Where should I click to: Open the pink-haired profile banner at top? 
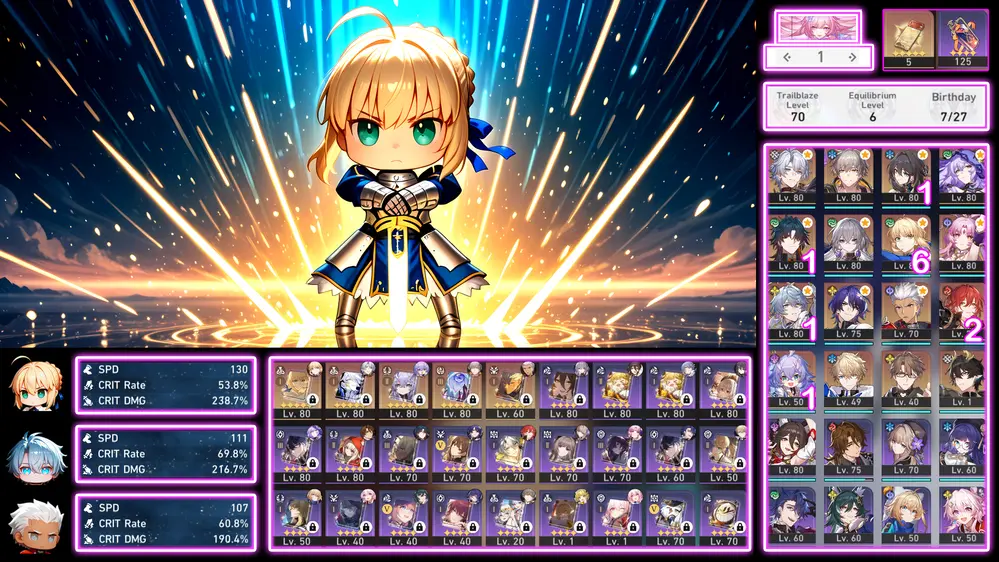pyautogui.click(x=818, y=25)
